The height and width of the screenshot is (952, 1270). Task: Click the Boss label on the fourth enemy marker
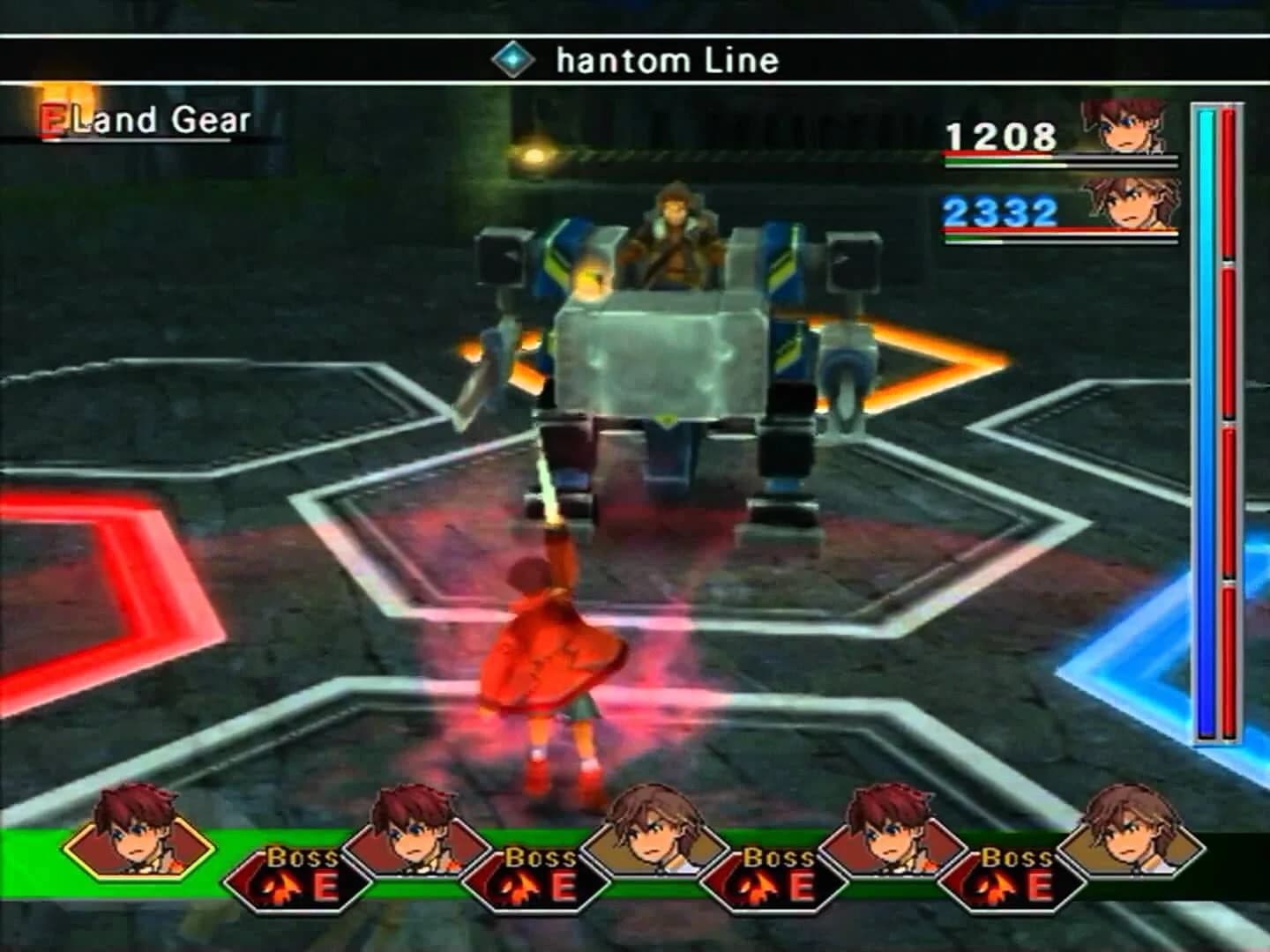point(1017,857)
